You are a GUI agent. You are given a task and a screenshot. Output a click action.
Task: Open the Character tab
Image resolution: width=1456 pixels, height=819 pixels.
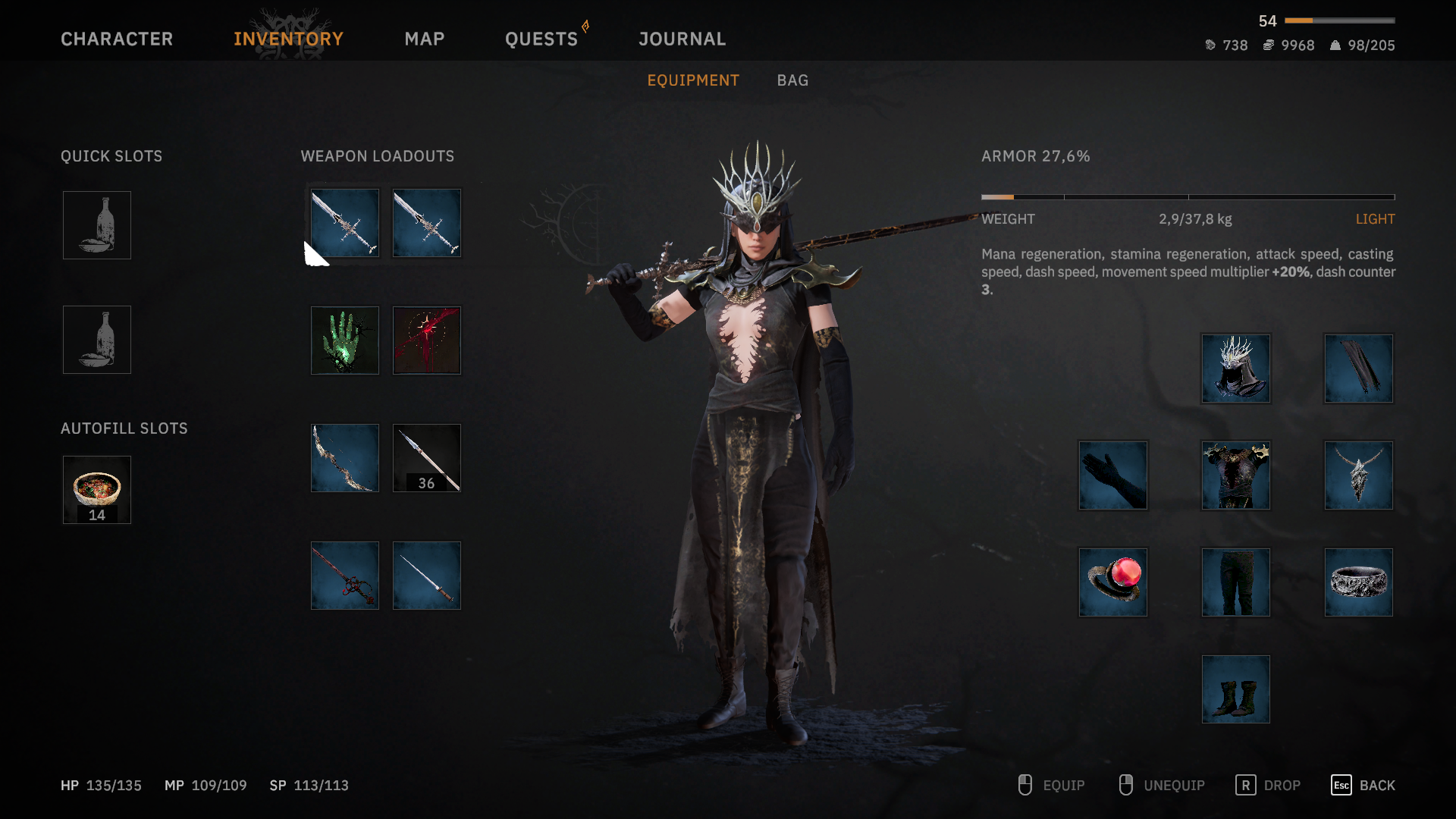click(x=117, y=39)
